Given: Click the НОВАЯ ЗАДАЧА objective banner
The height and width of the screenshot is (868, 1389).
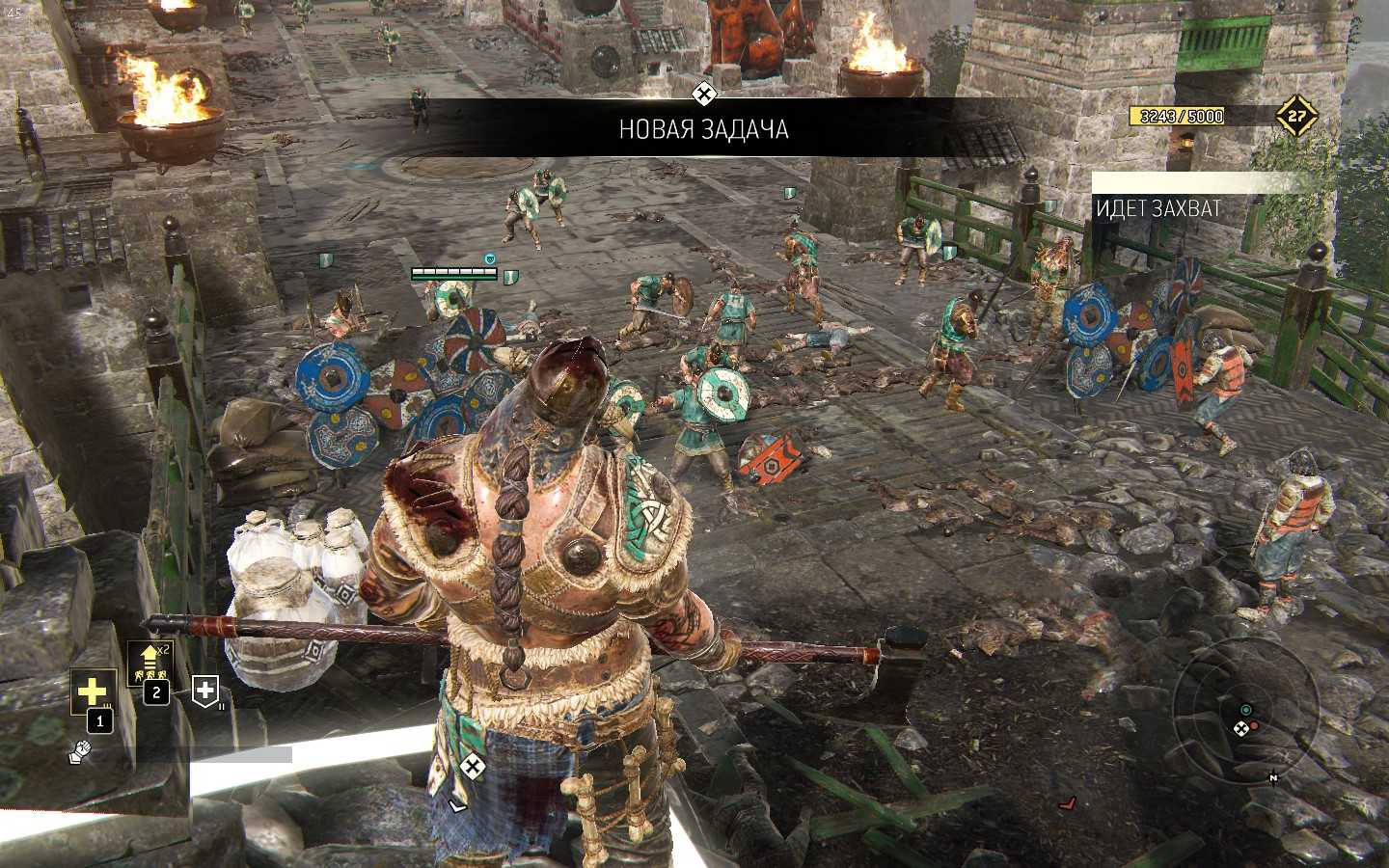Looking at the screenshot, I should click(x=703, y=128).
